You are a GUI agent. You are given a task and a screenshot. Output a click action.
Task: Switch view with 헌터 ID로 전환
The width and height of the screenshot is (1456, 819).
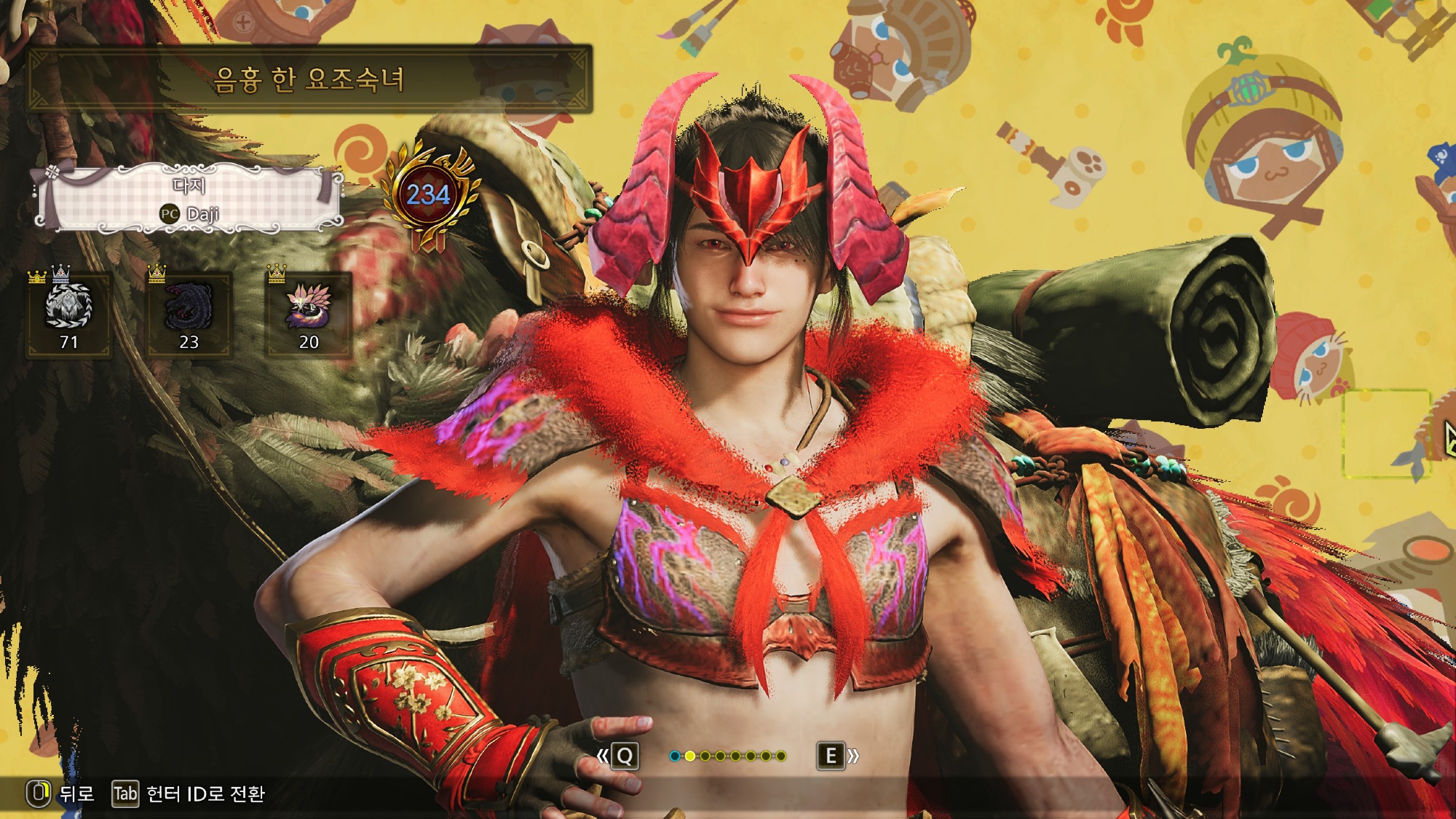pyautogui.click(x=189, y=794)
